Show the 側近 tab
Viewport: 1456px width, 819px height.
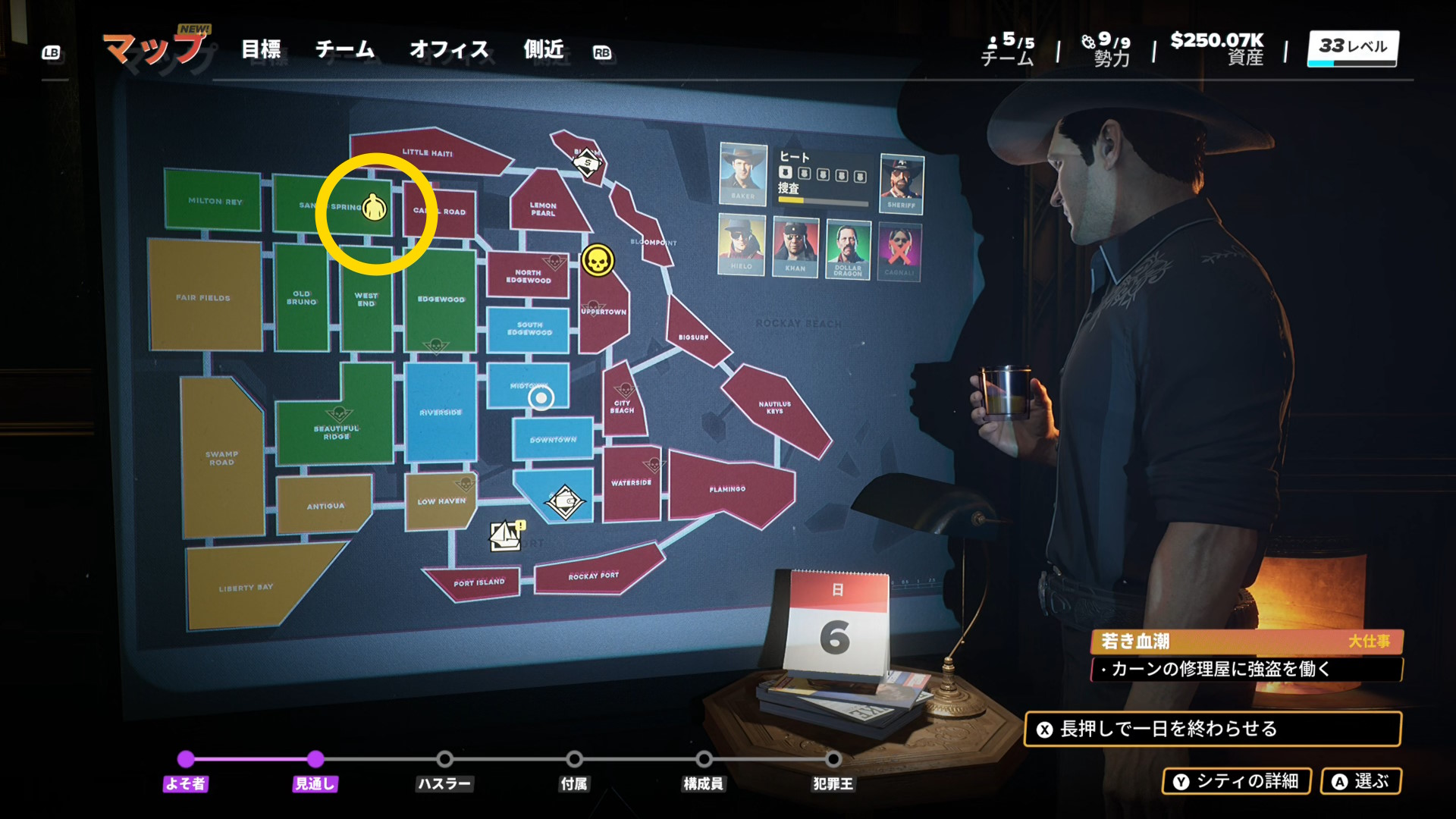click(544, 50)
